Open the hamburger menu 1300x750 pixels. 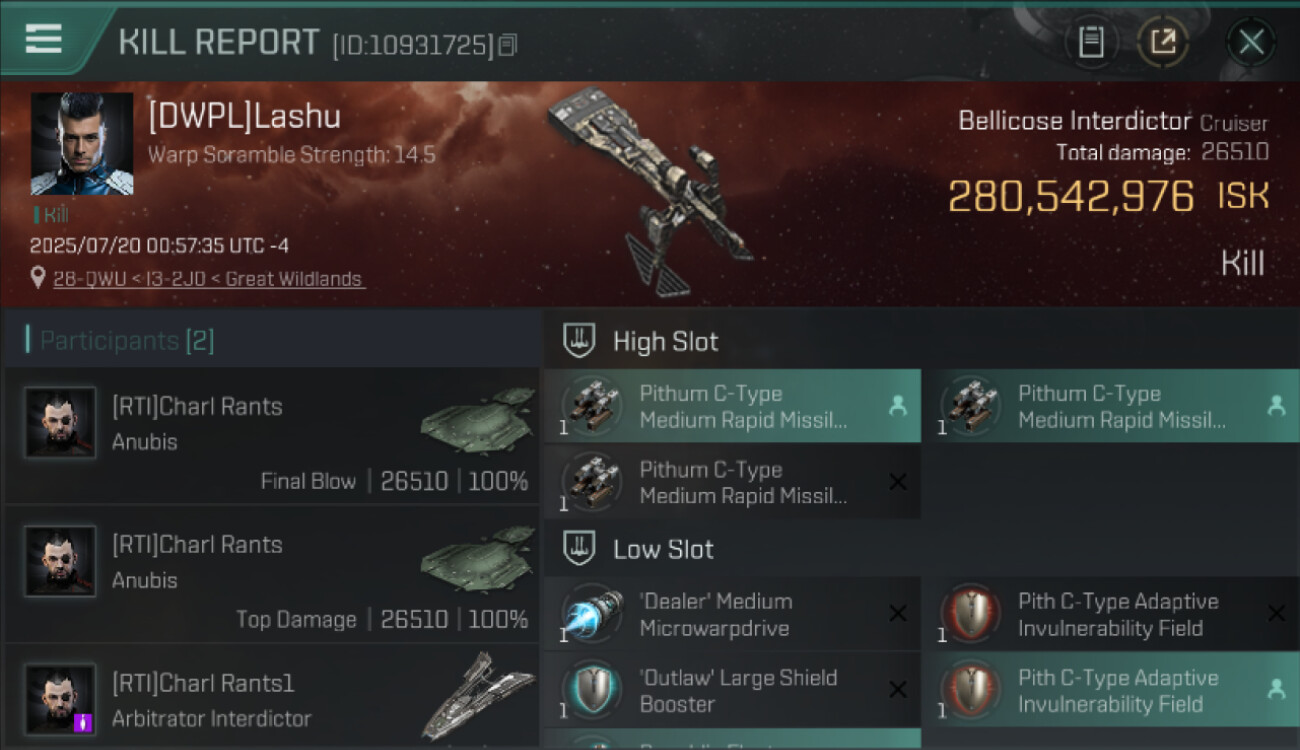[x=43, y=39]
